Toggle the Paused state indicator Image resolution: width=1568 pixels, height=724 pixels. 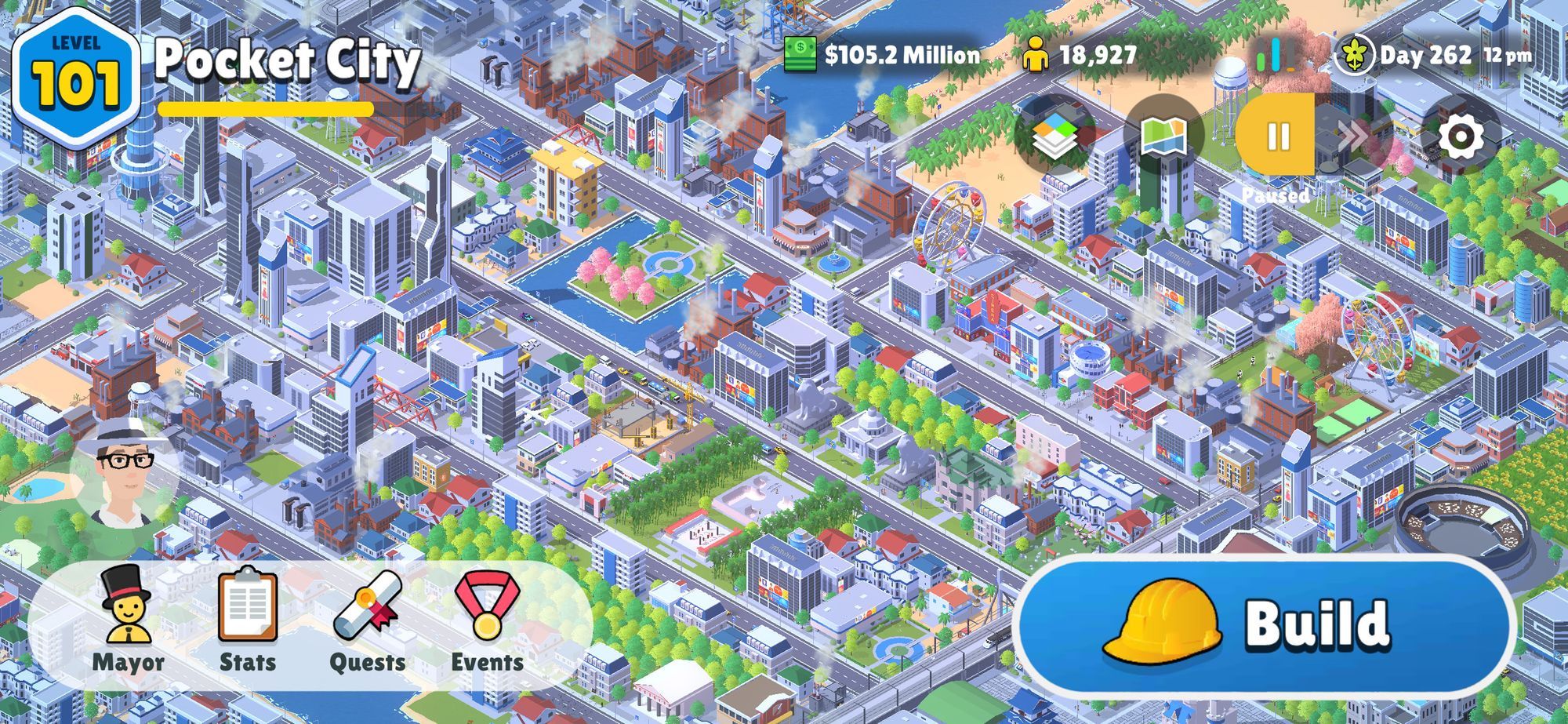pyautogui.click(x=1276, y=196)
